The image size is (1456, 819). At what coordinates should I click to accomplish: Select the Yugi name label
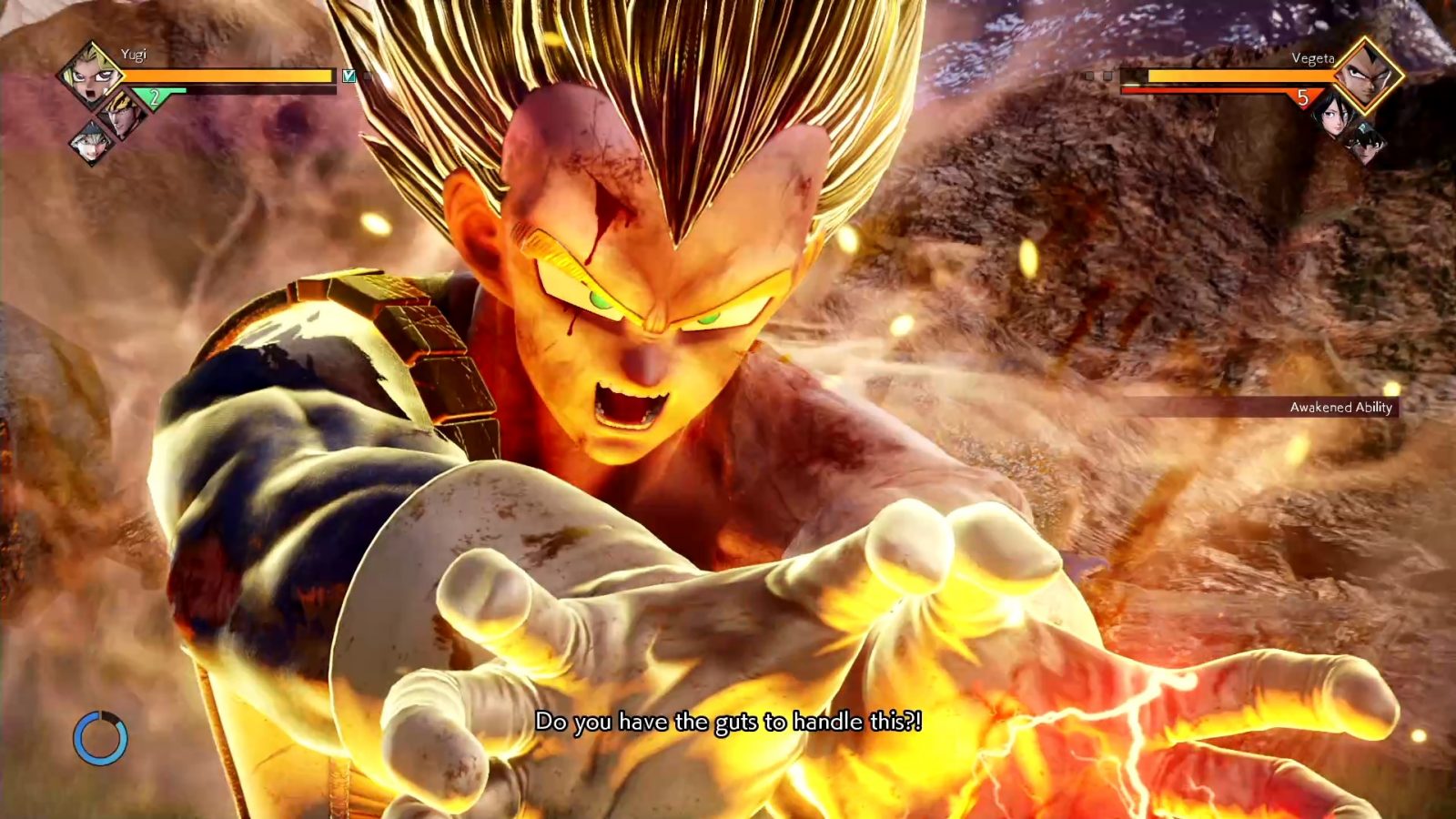pos(135,55)
